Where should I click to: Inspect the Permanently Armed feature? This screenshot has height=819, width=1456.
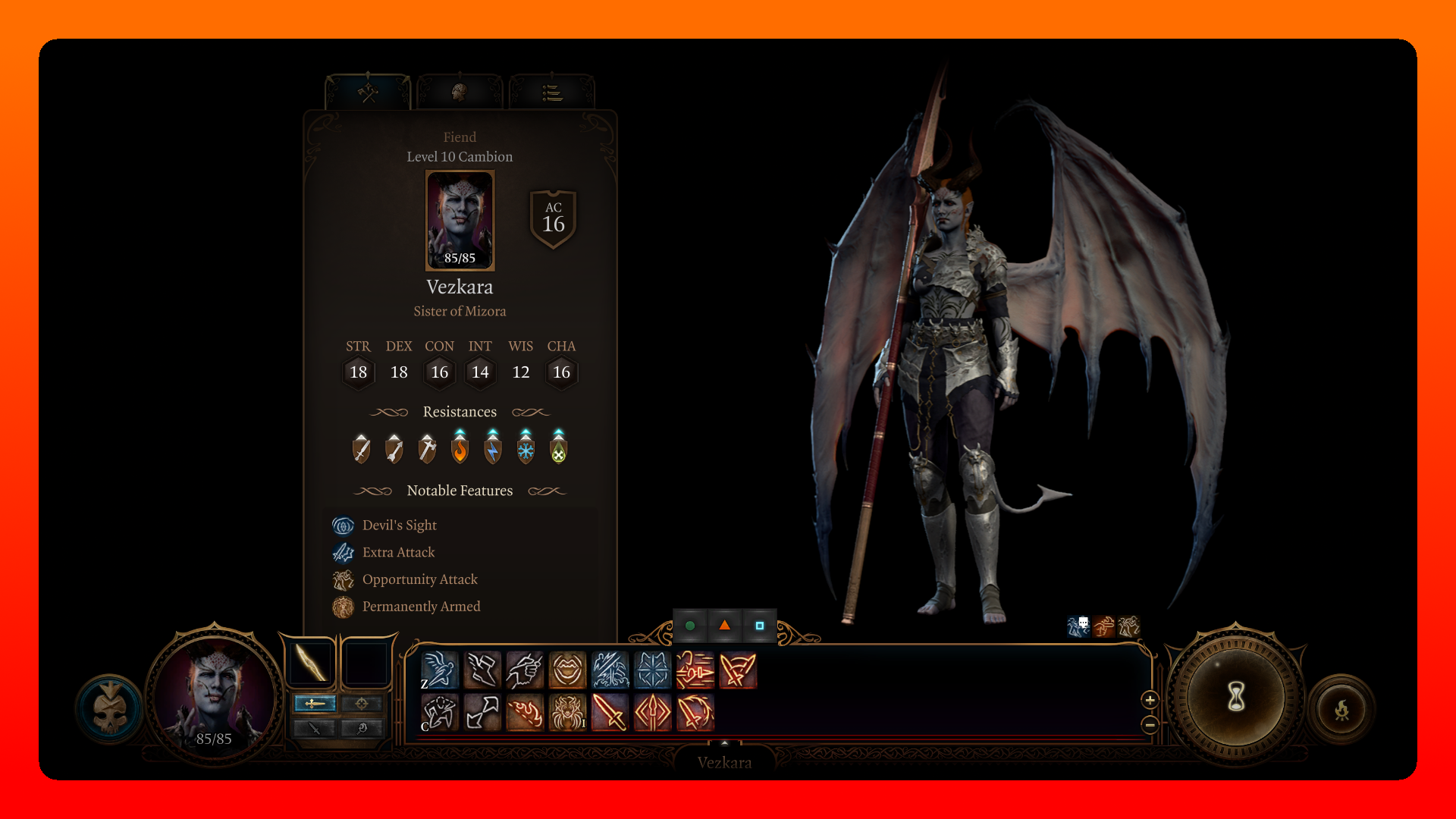click(x=421, y=607)
